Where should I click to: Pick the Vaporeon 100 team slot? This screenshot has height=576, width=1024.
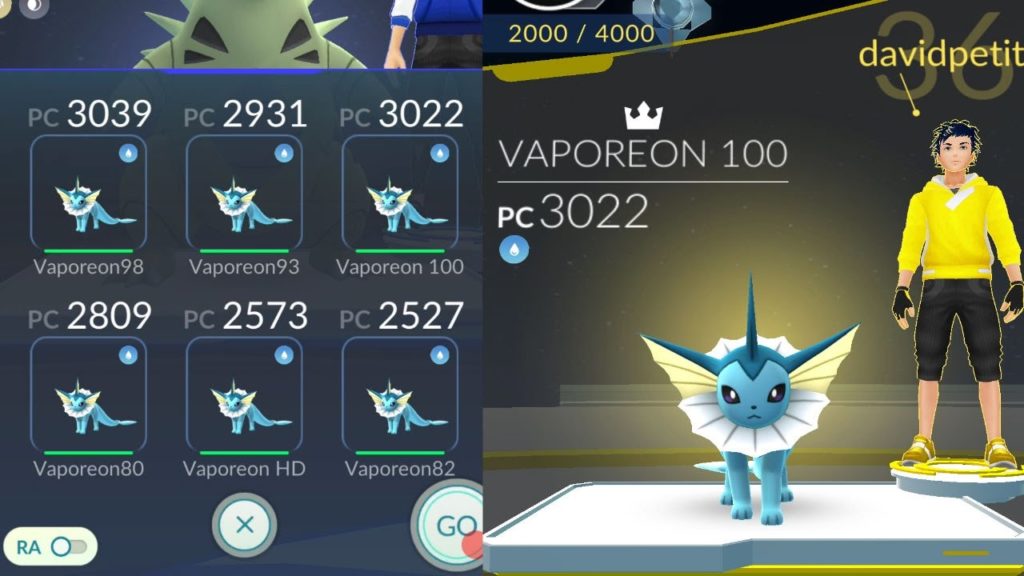(400, 195)
